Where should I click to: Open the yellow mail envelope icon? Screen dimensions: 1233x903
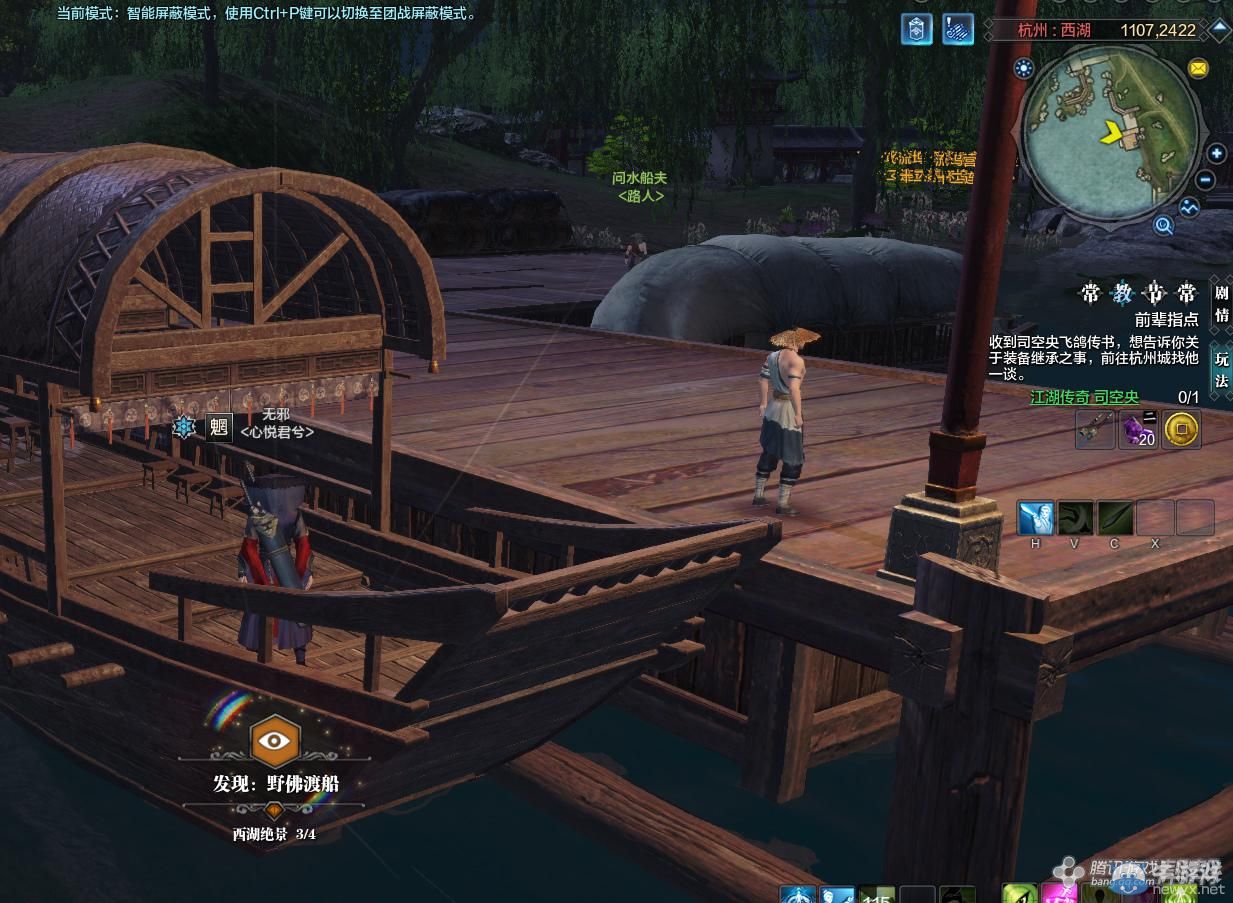pos(1198,68)
